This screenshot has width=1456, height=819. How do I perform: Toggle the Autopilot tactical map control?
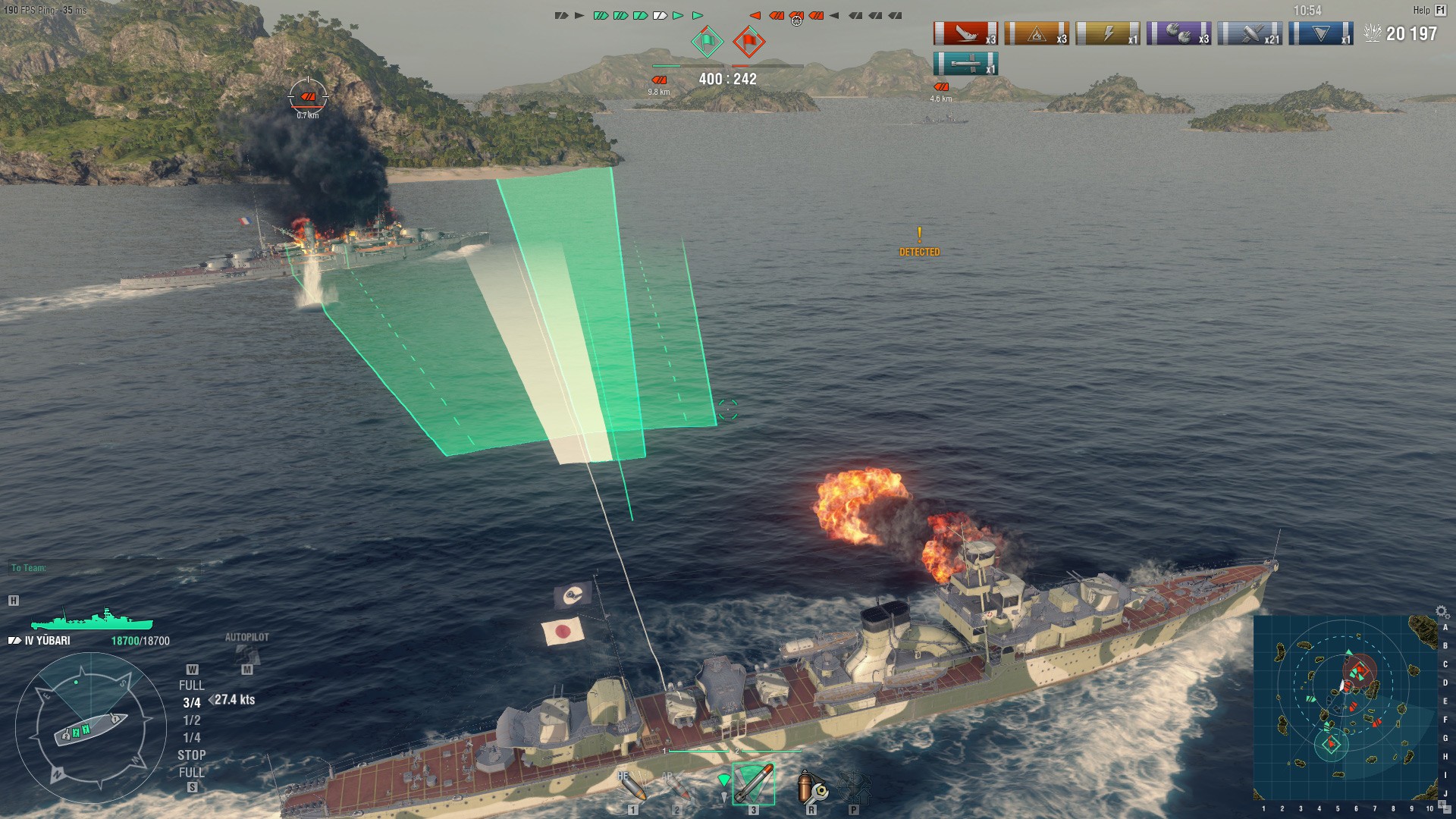tap(246, 654)
